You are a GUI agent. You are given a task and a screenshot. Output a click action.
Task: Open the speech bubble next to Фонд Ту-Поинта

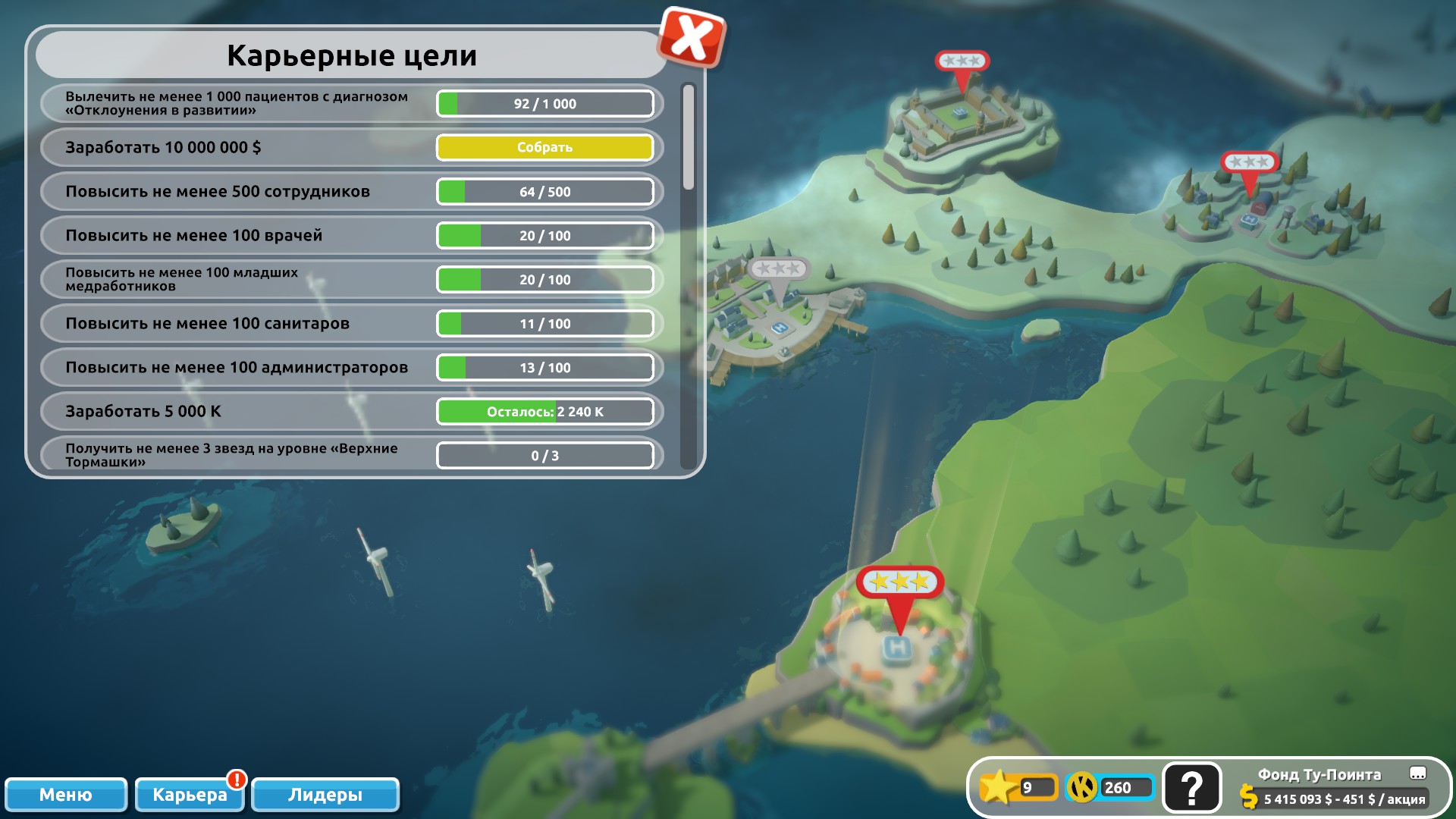[x=1417, y=773]
